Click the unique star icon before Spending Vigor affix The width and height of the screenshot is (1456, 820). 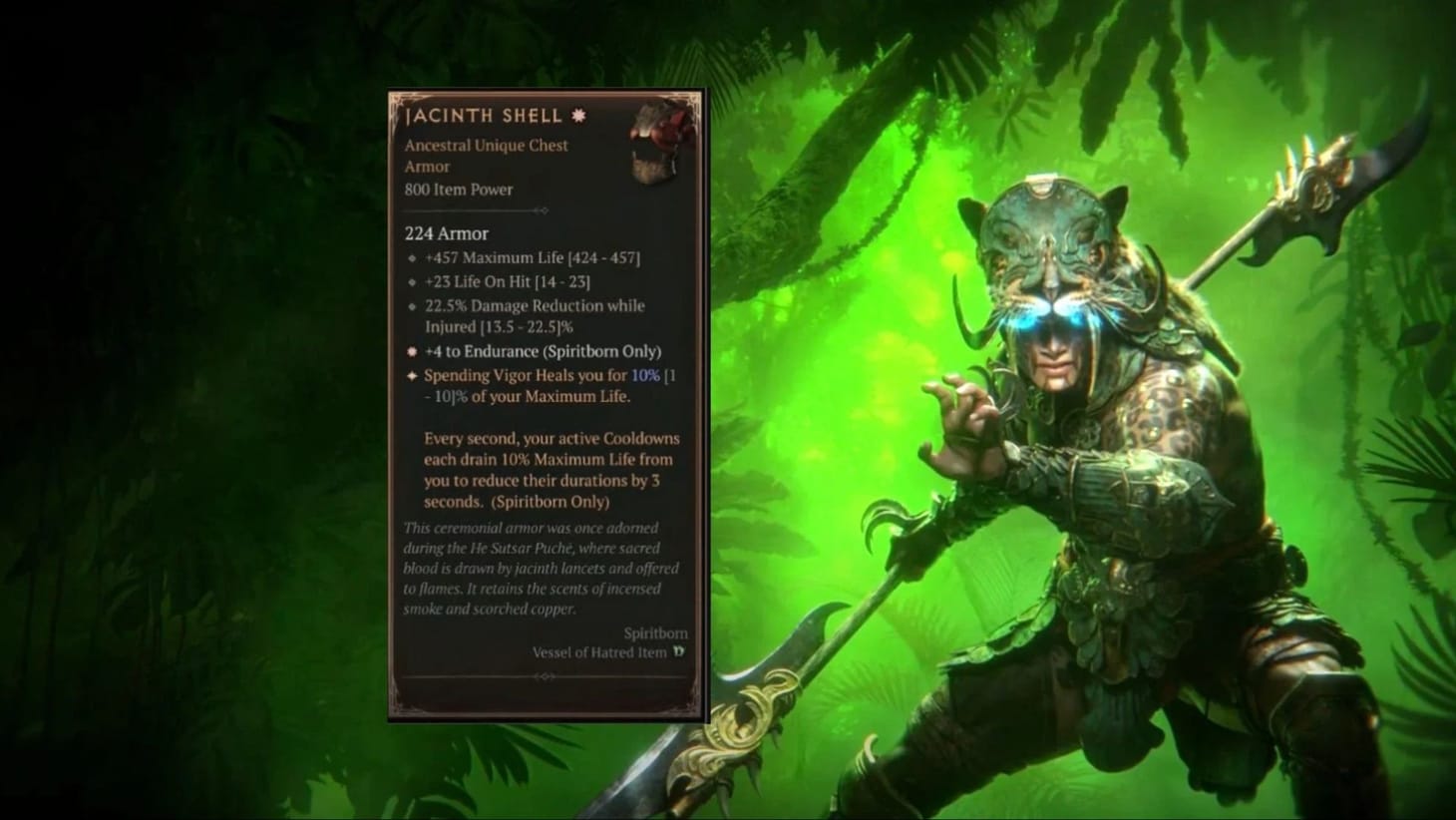[x=411, y=376]
